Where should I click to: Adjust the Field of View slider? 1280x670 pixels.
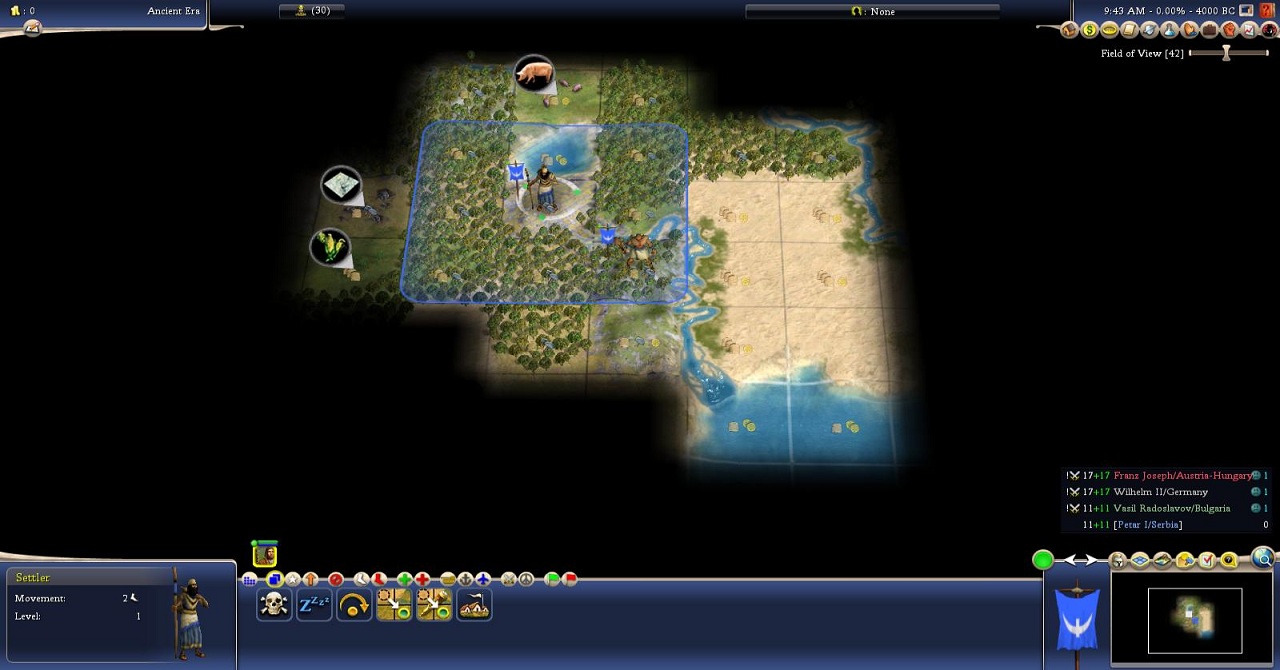1226,53
